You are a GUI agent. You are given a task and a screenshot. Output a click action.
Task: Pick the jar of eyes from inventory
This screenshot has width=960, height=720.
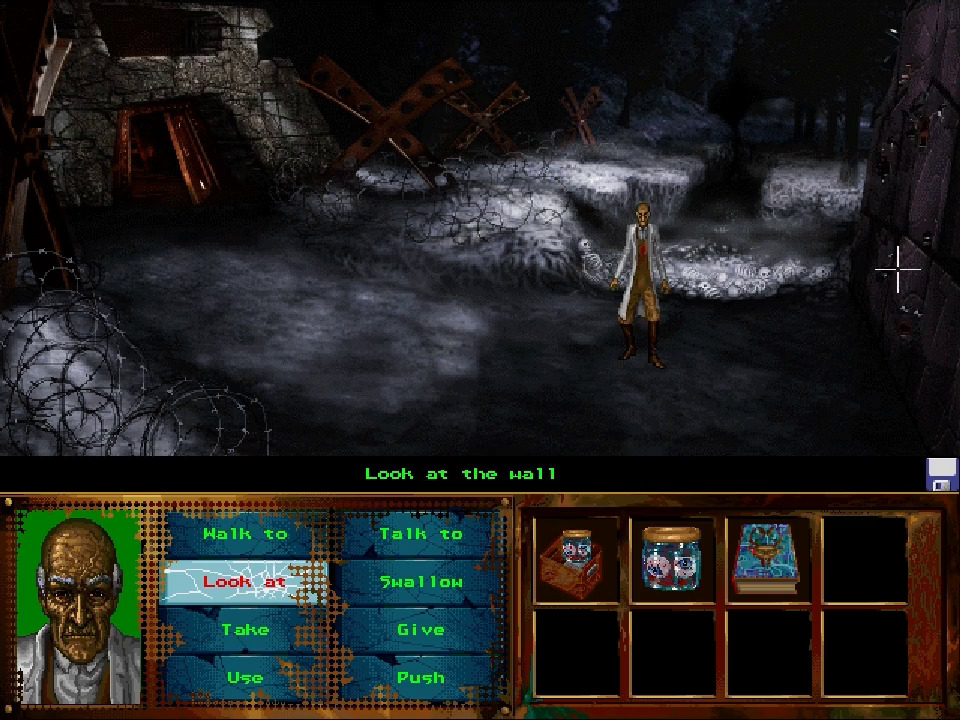click(672, 560)
